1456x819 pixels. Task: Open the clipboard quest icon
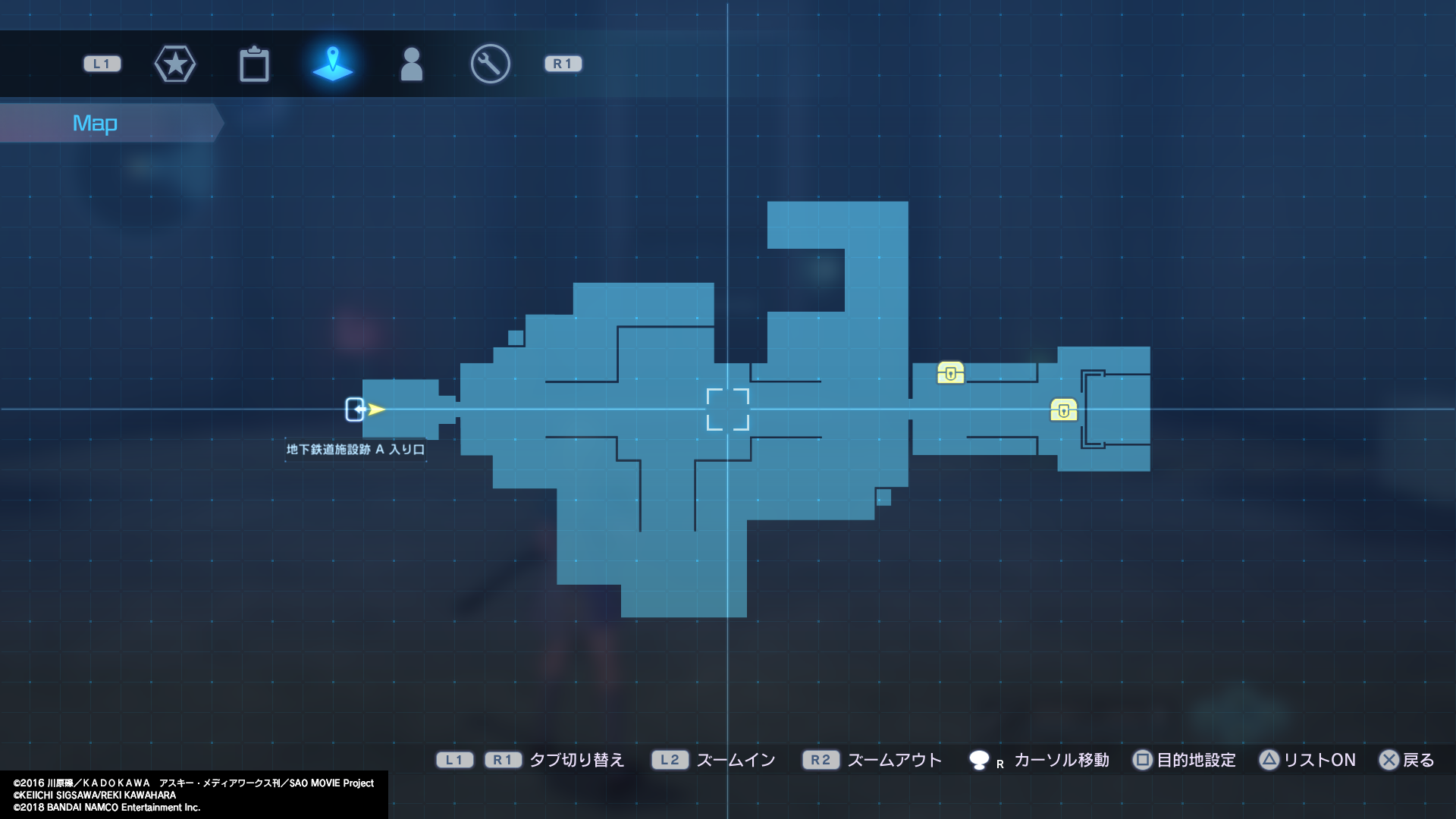[255, 64]
